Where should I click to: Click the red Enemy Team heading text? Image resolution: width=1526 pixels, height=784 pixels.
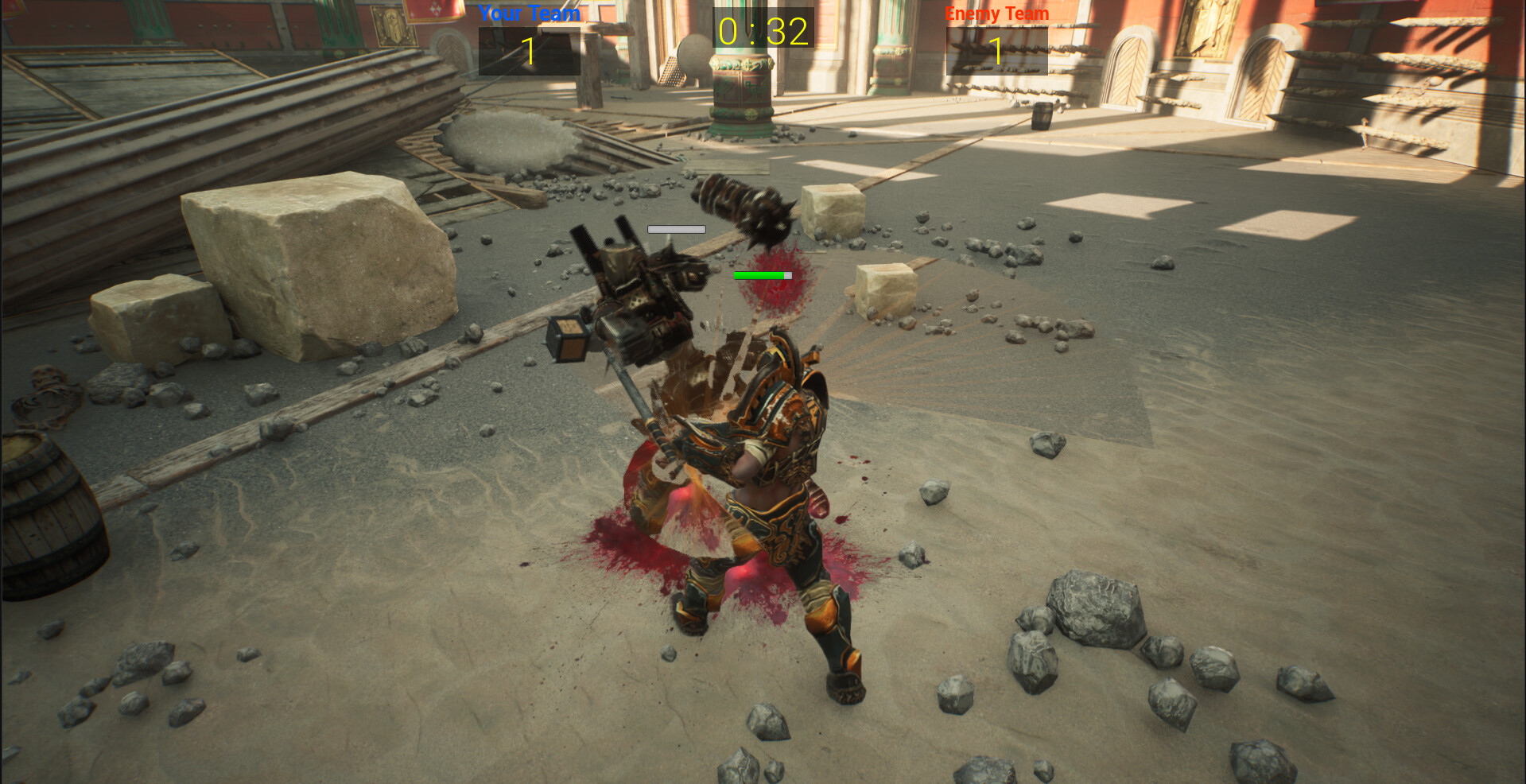996,13
